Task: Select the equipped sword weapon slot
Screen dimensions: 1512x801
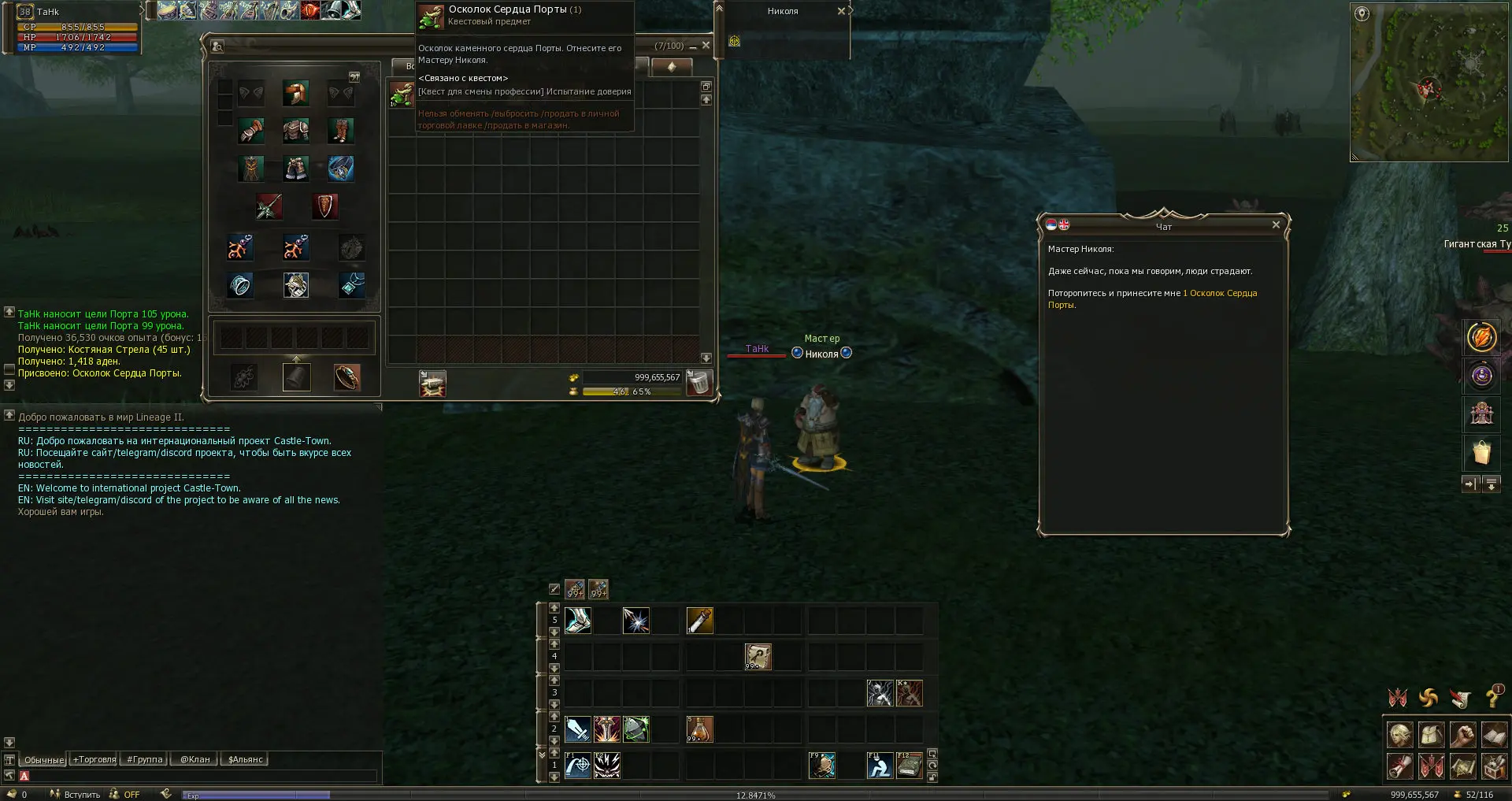Action: pyautogui.click(x=269, y=206)
